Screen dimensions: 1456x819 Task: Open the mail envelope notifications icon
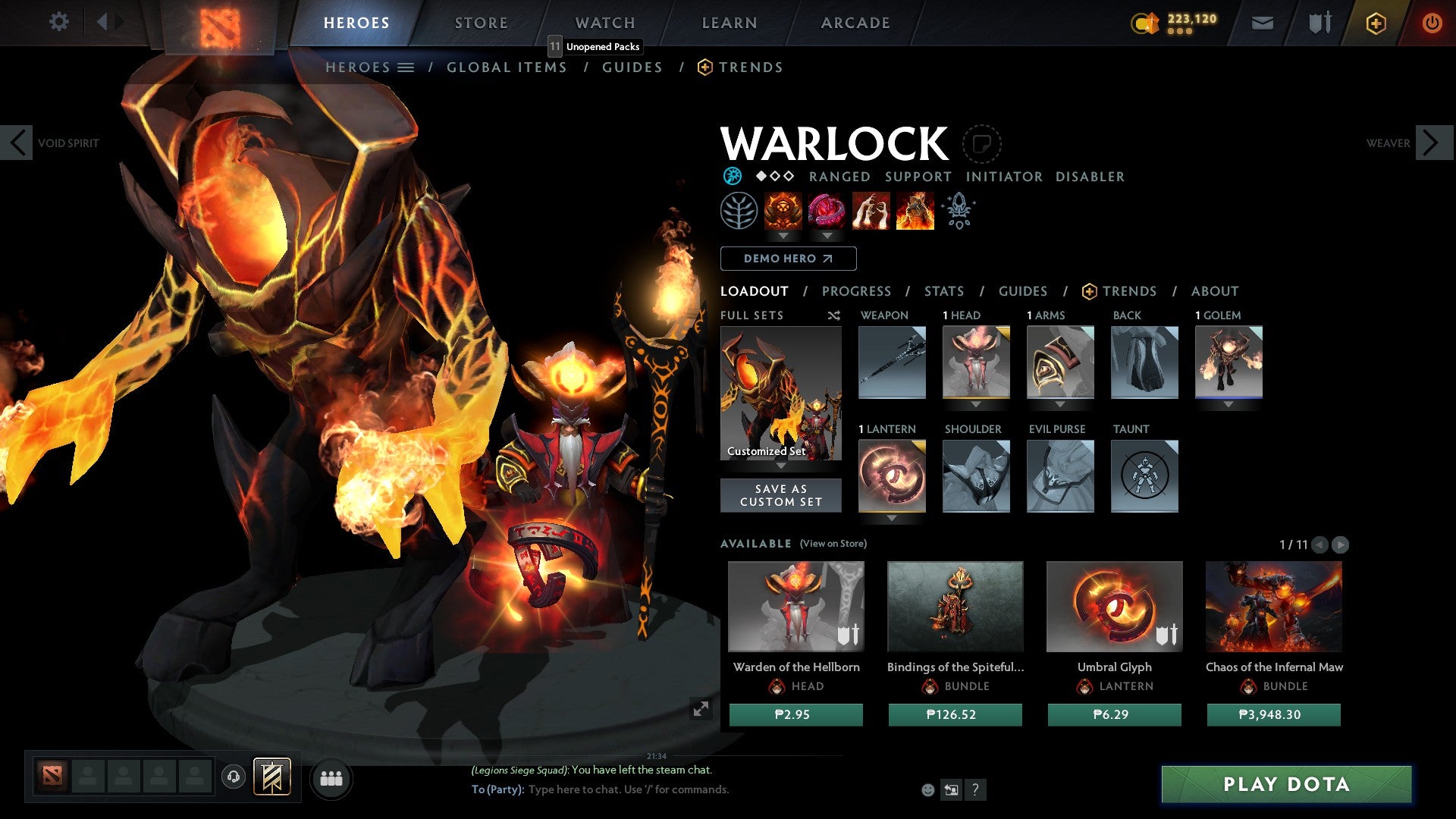[1262, 22]
